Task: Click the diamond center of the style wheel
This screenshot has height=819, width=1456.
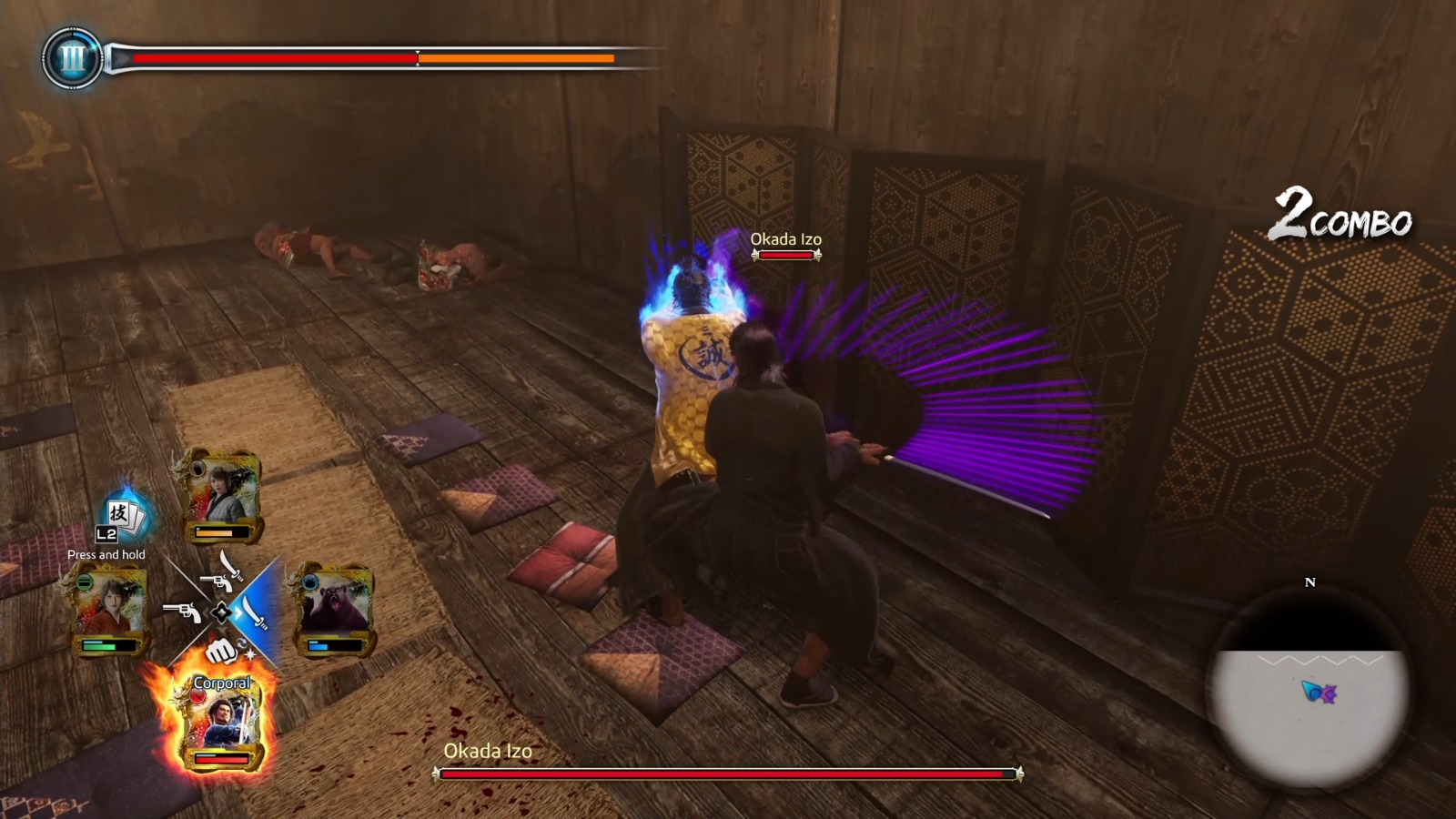Action: (221, 611)
